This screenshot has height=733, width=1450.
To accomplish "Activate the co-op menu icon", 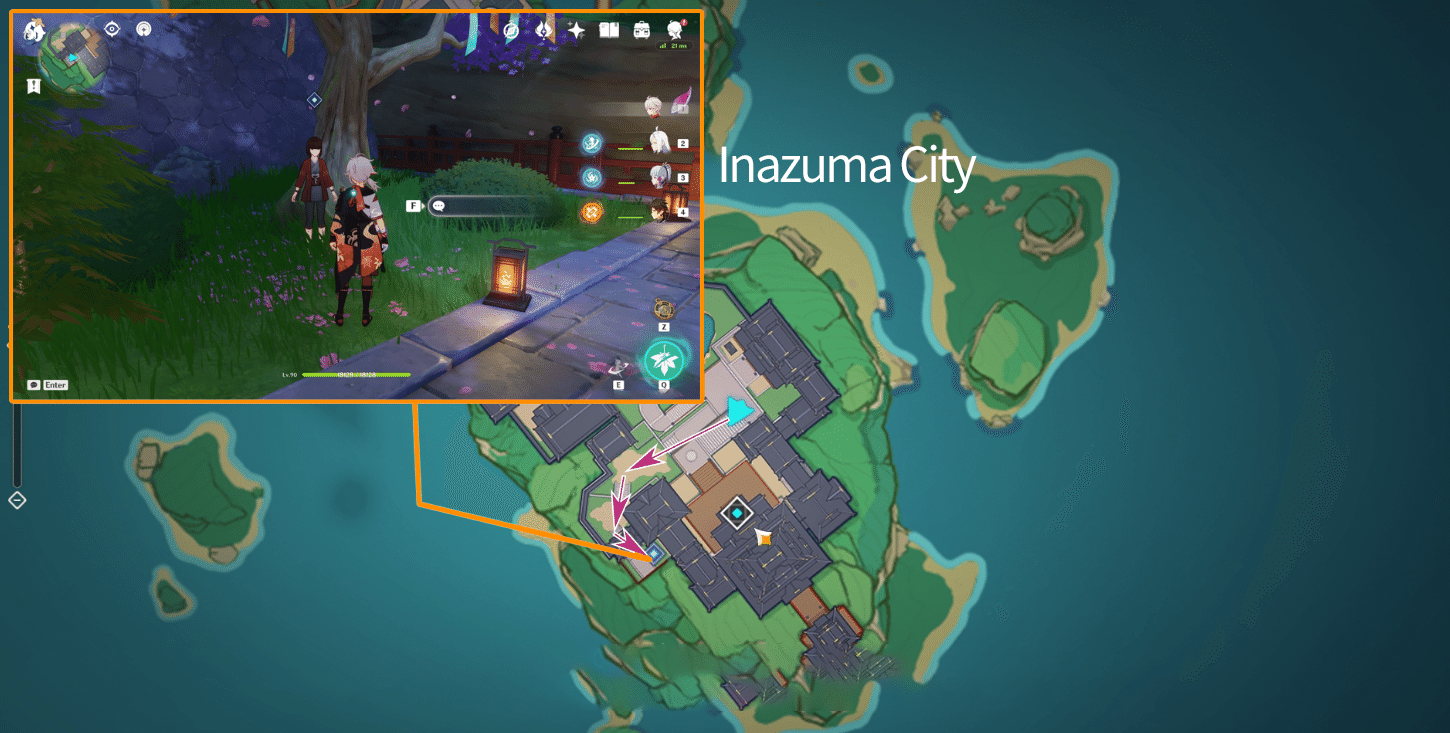I will (x=510, y=30).
